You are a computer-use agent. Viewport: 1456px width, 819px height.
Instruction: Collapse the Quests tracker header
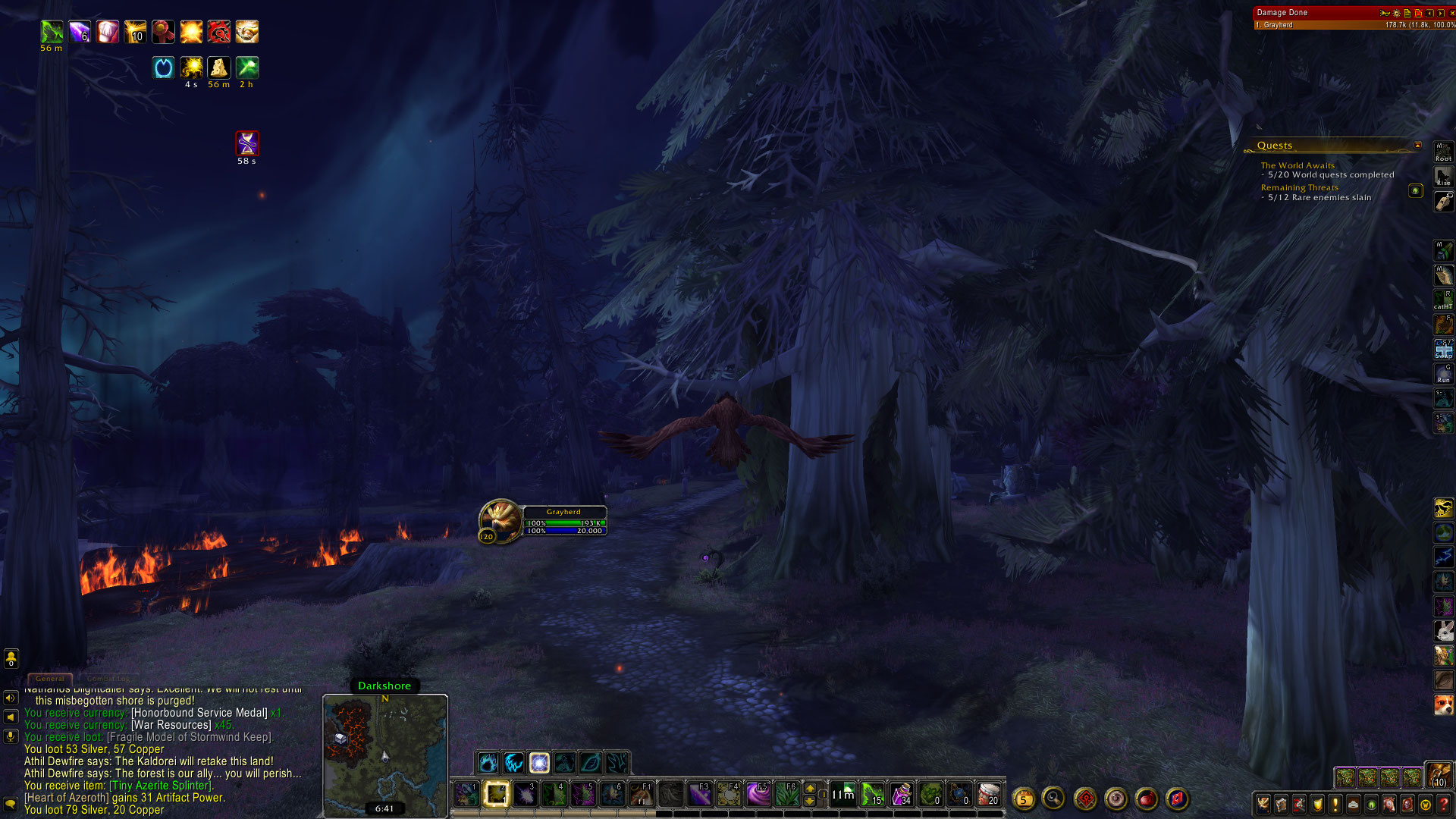(x=1417, y=146)
